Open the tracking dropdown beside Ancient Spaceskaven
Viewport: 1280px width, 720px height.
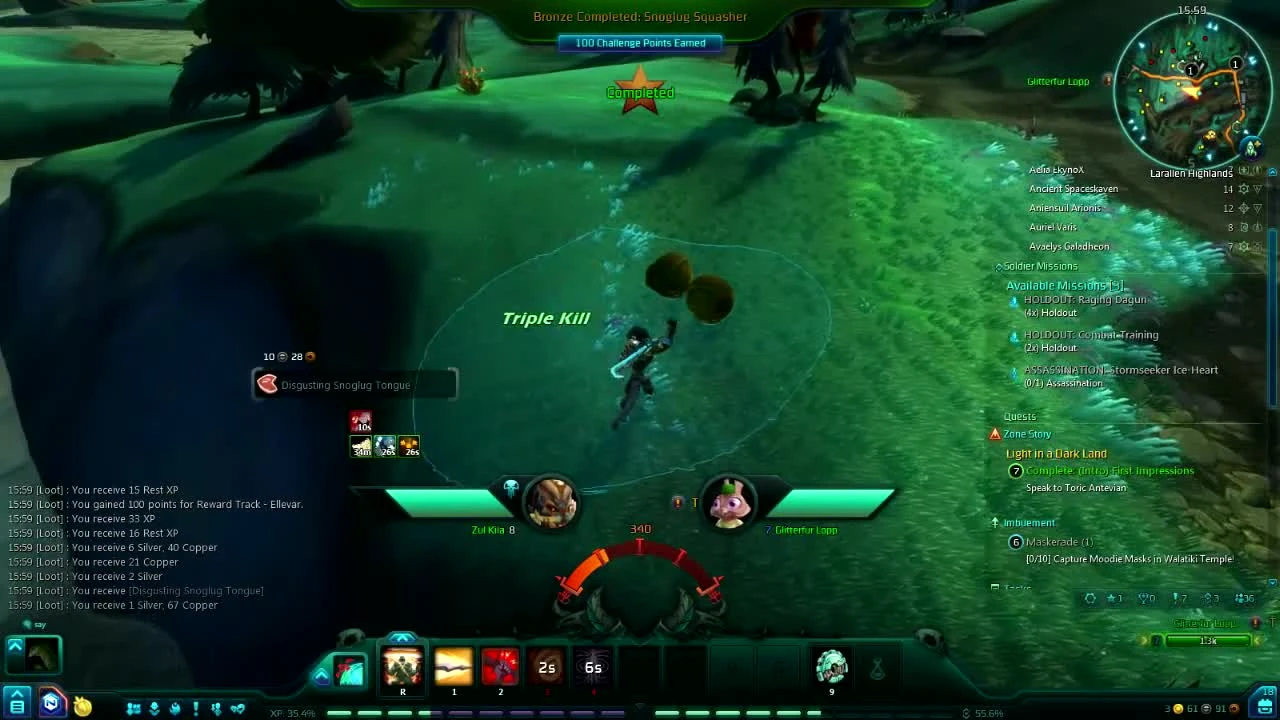[x=1257, y=188]
